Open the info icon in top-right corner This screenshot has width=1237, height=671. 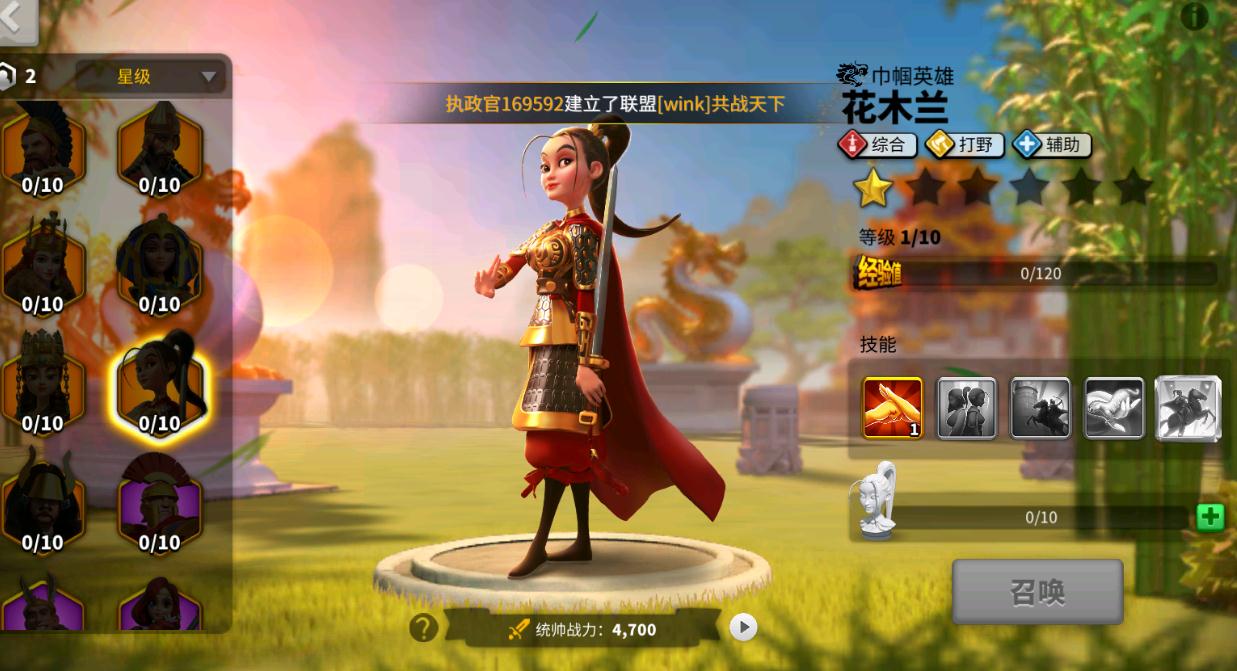1194,16
